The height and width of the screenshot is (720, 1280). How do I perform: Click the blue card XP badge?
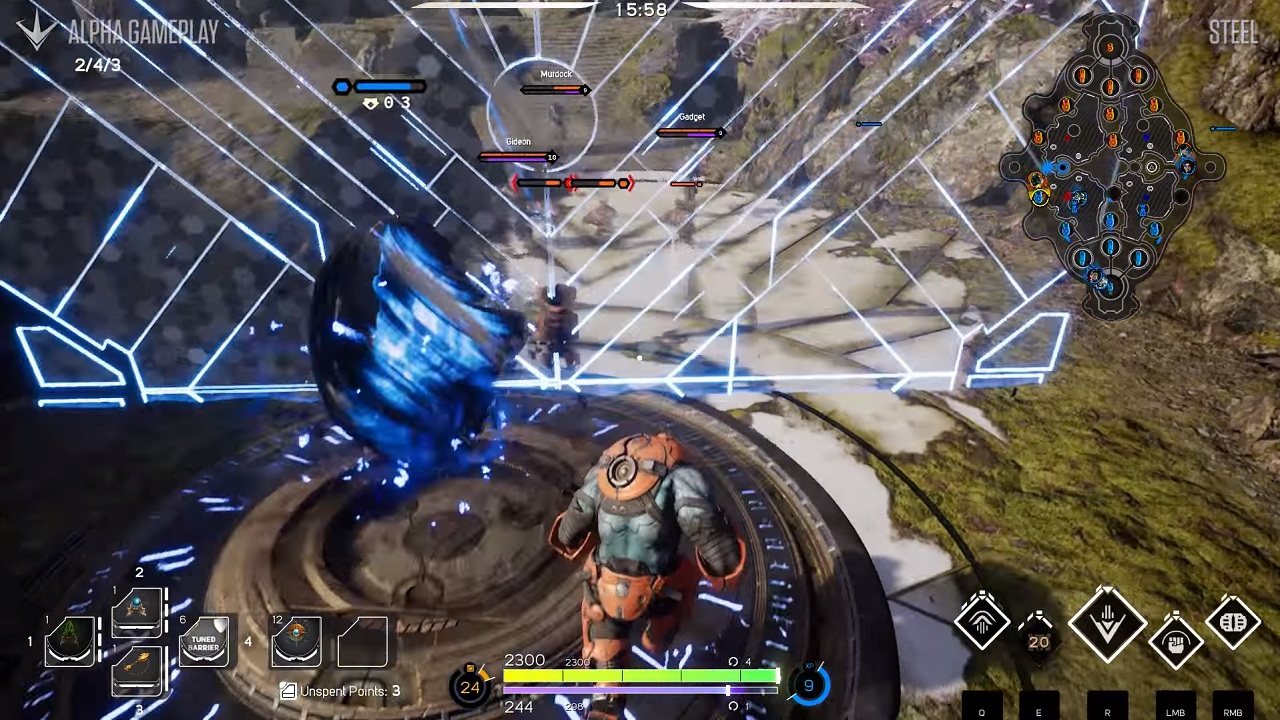[x=808, y=686]
